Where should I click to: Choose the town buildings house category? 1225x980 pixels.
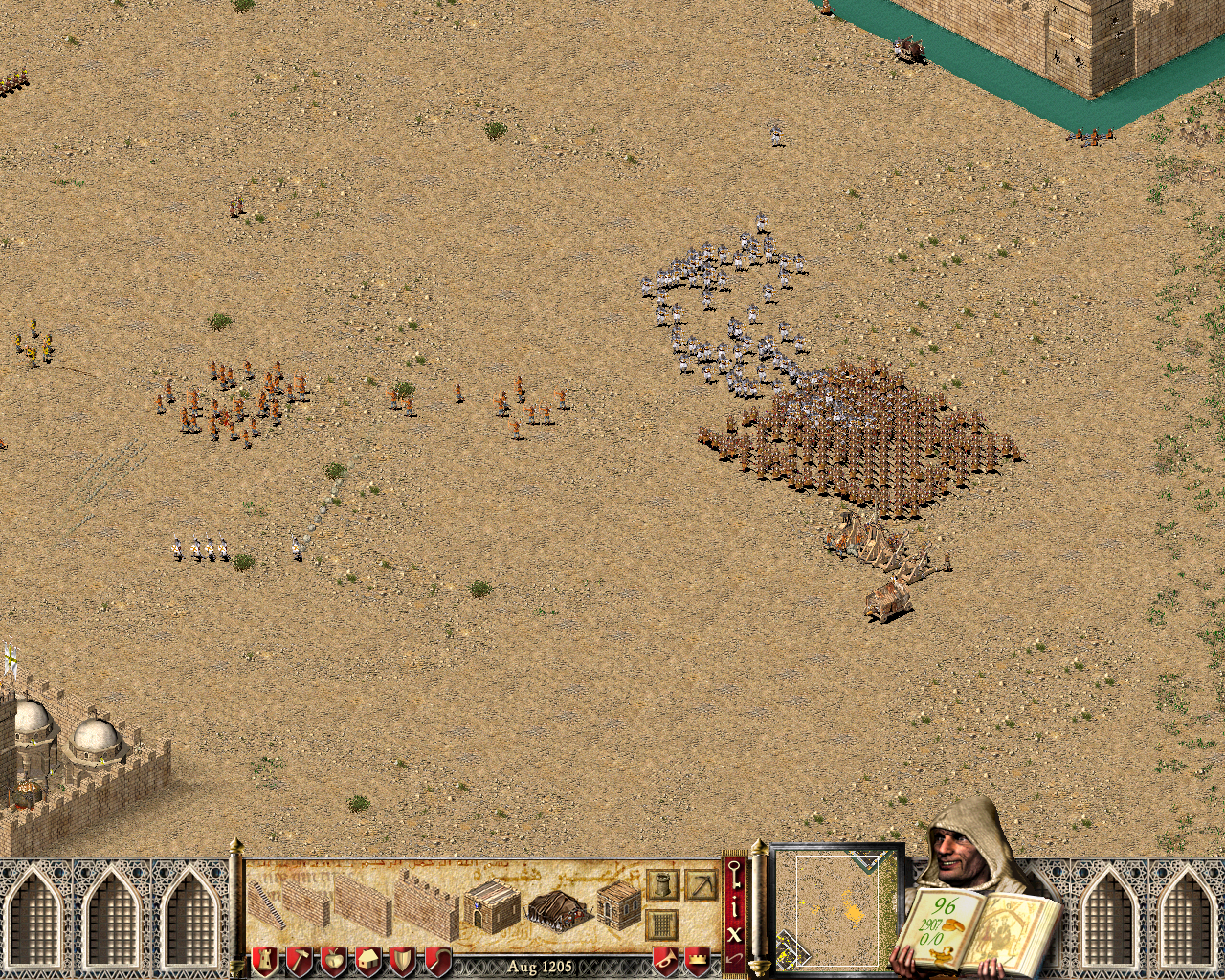point(368,960)
